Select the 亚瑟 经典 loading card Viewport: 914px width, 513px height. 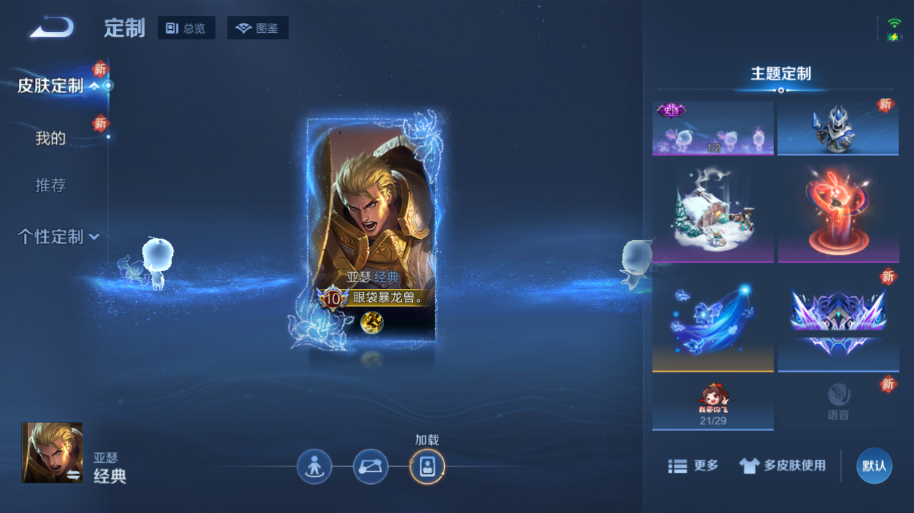click(x=371, y=234)
